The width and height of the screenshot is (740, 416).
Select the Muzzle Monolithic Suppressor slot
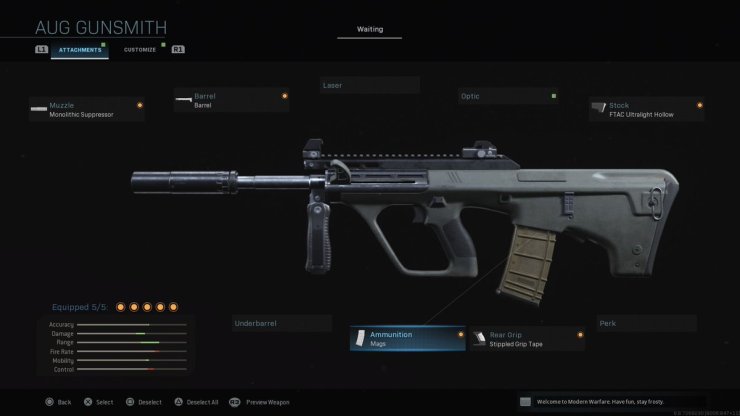(x=87, y=109)
